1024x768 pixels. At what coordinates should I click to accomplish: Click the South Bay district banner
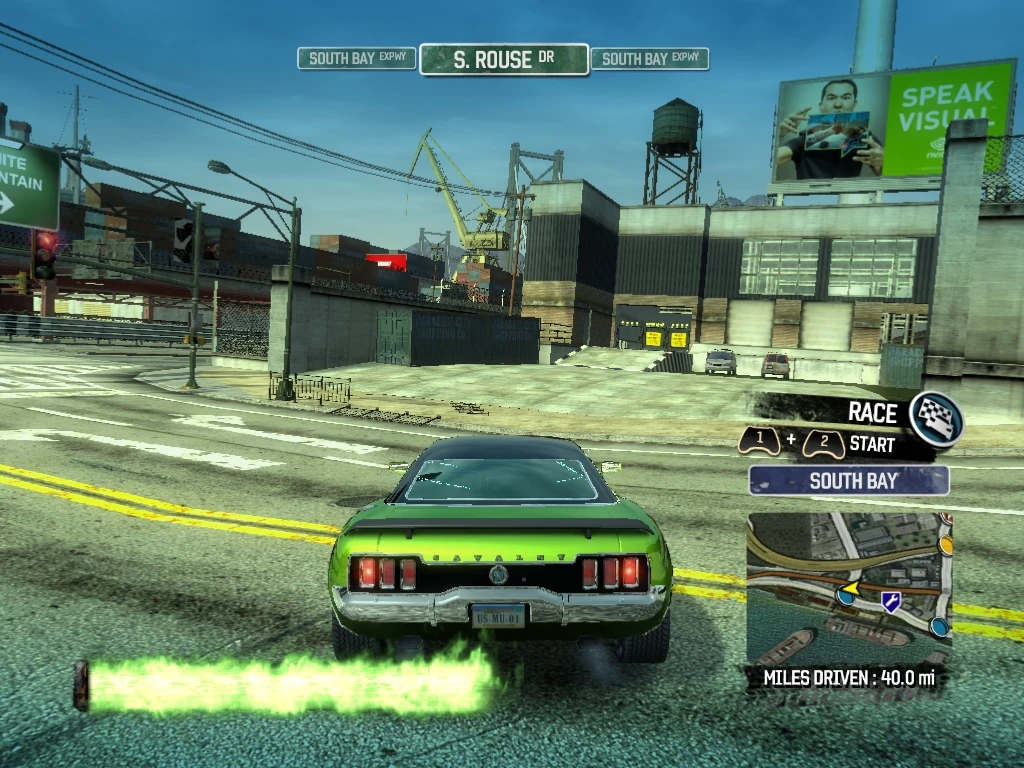pos(849,481)
